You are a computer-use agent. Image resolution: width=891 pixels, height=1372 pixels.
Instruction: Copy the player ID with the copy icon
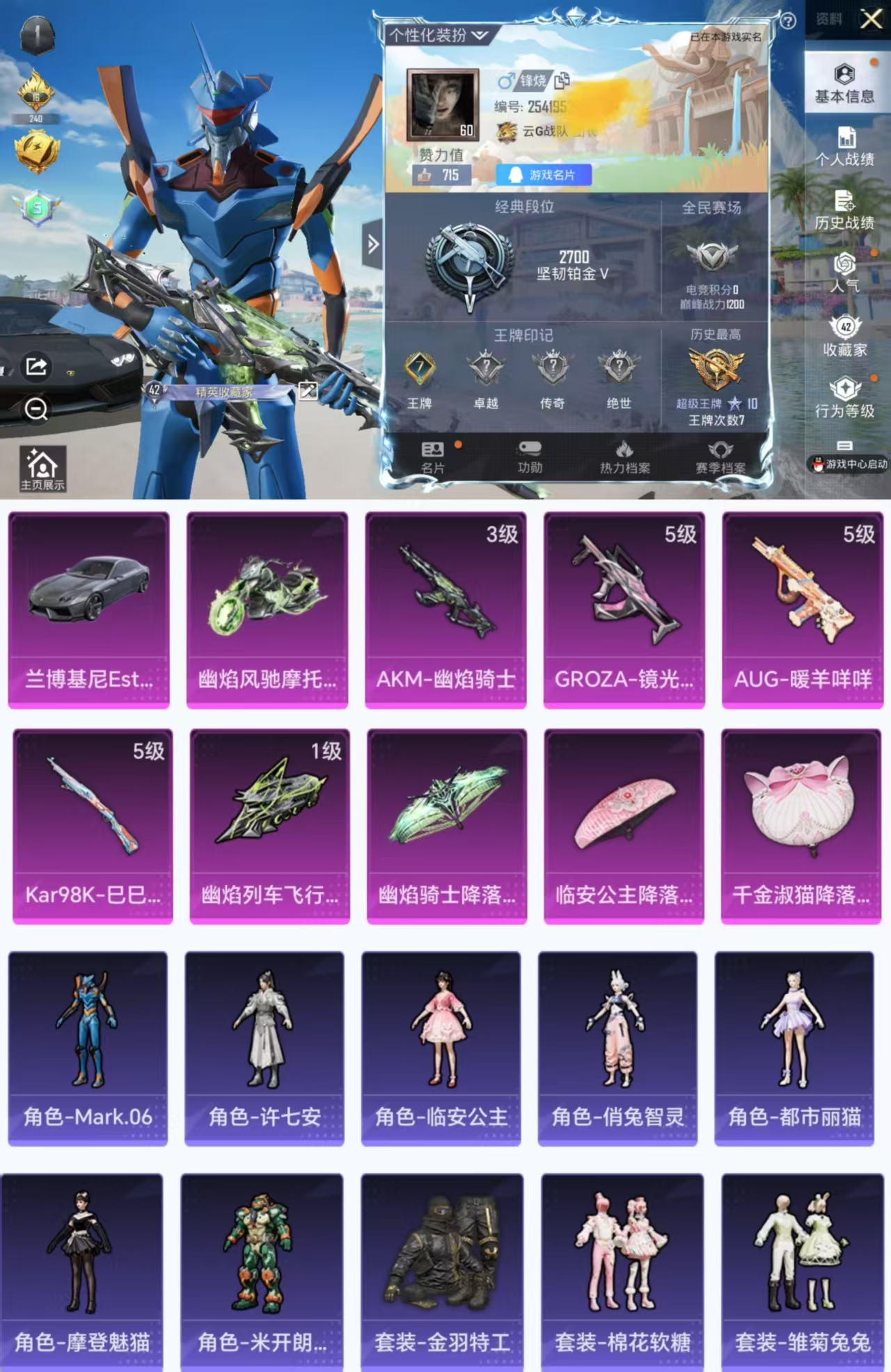pyautogui.click(x=561, y=79)
